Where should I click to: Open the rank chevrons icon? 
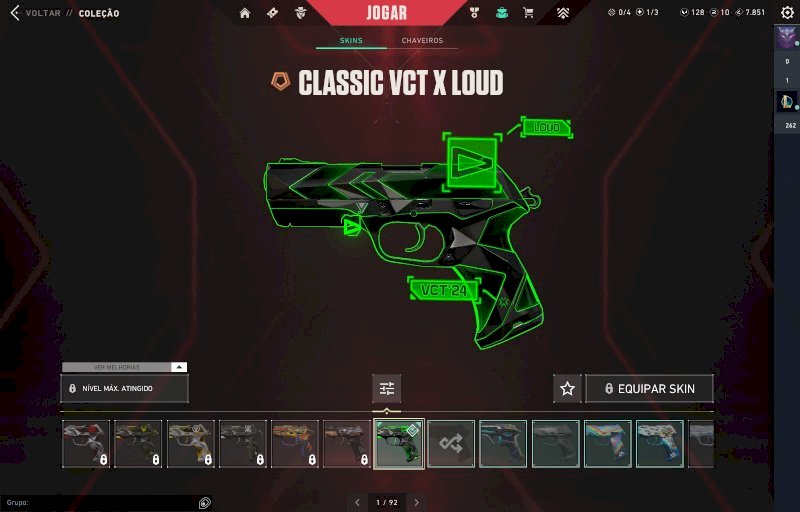click(565, 13)
